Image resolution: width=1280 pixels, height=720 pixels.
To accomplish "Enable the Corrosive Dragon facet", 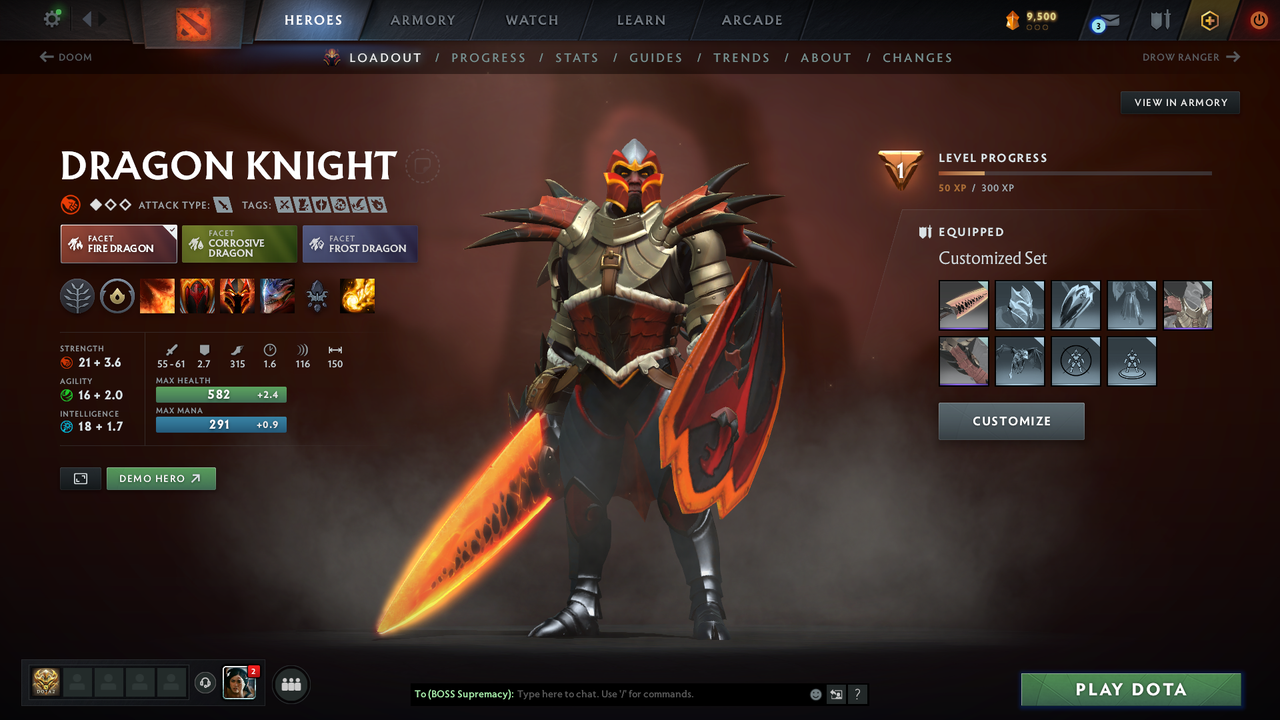I will pyautogui.click(x=239, y=243).
